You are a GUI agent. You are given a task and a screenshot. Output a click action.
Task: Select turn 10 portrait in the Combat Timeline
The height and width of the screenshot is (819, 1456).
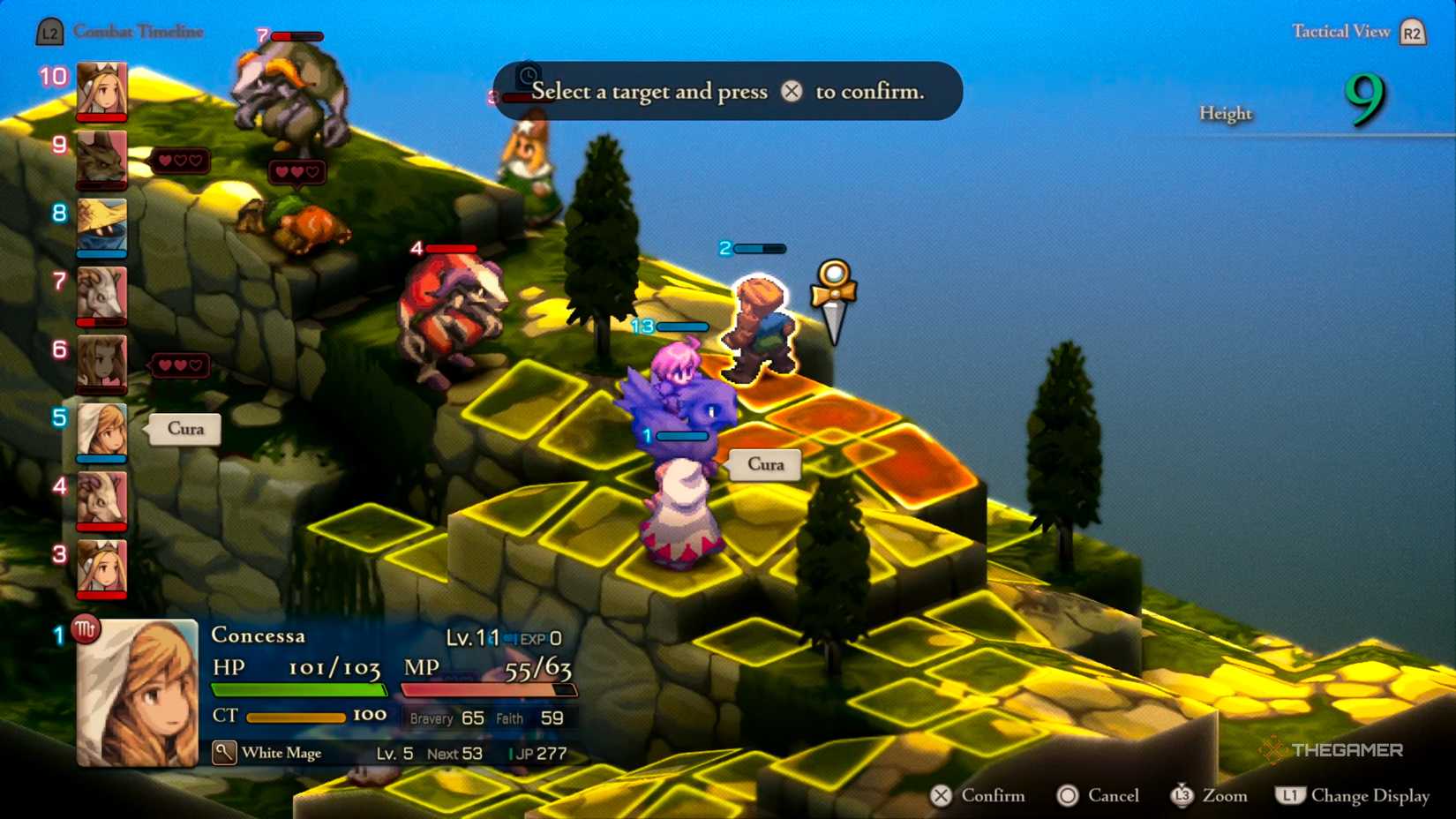click(x=101, y=90)
